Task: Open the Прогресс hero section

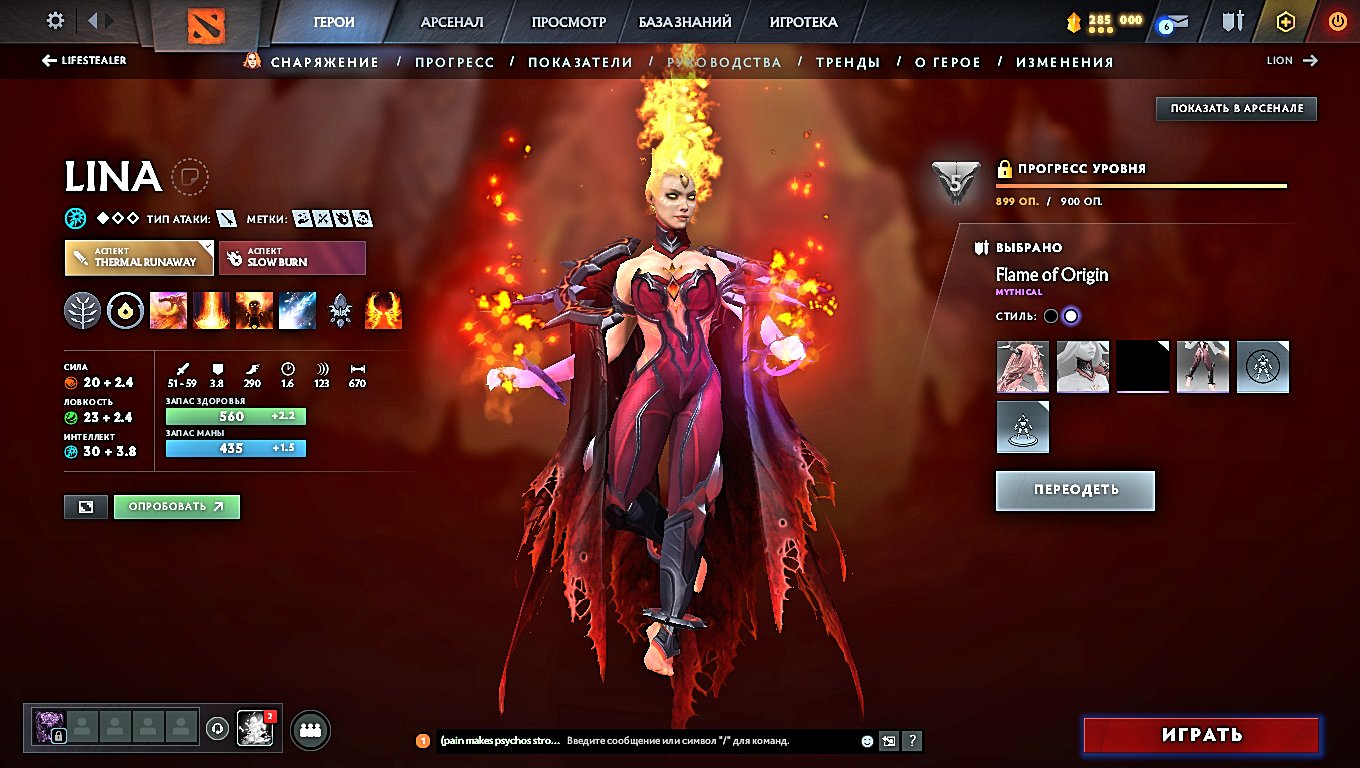Action: click(x=455, y=62)
